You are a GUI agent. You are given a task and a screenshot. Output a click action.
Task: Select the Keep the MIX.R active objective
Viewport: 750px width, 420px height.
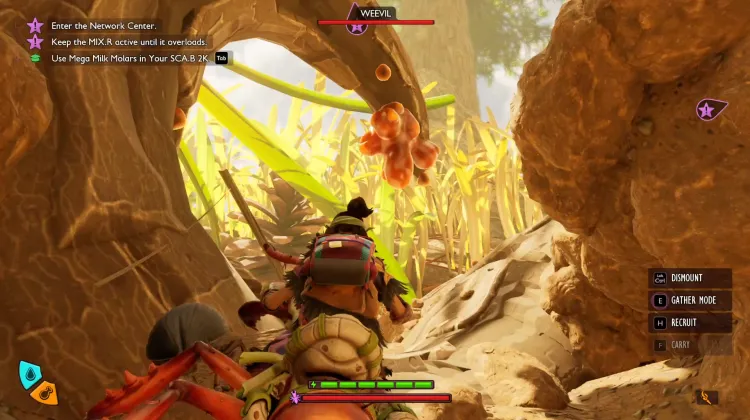tap(128, 42)
